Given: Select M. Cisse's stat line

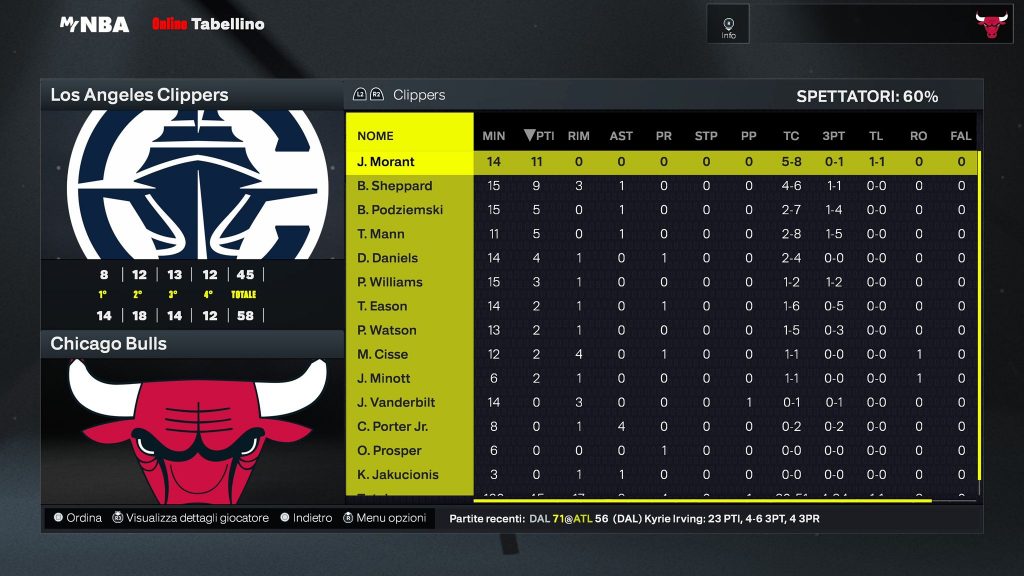Looking at the screenshot, I should [x=383, y=354].
